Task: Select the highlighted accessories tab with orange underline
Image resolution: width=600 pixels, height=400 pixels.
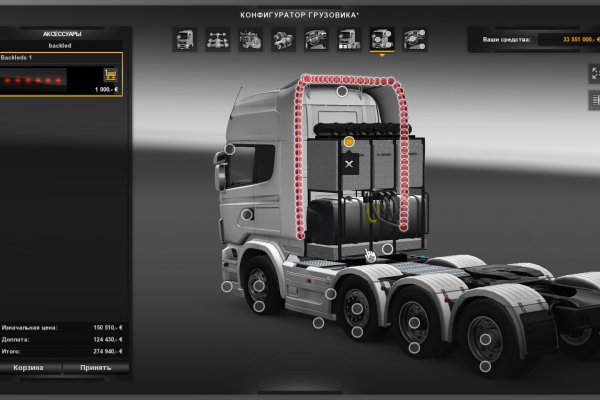Action: (x=381, y=39)
